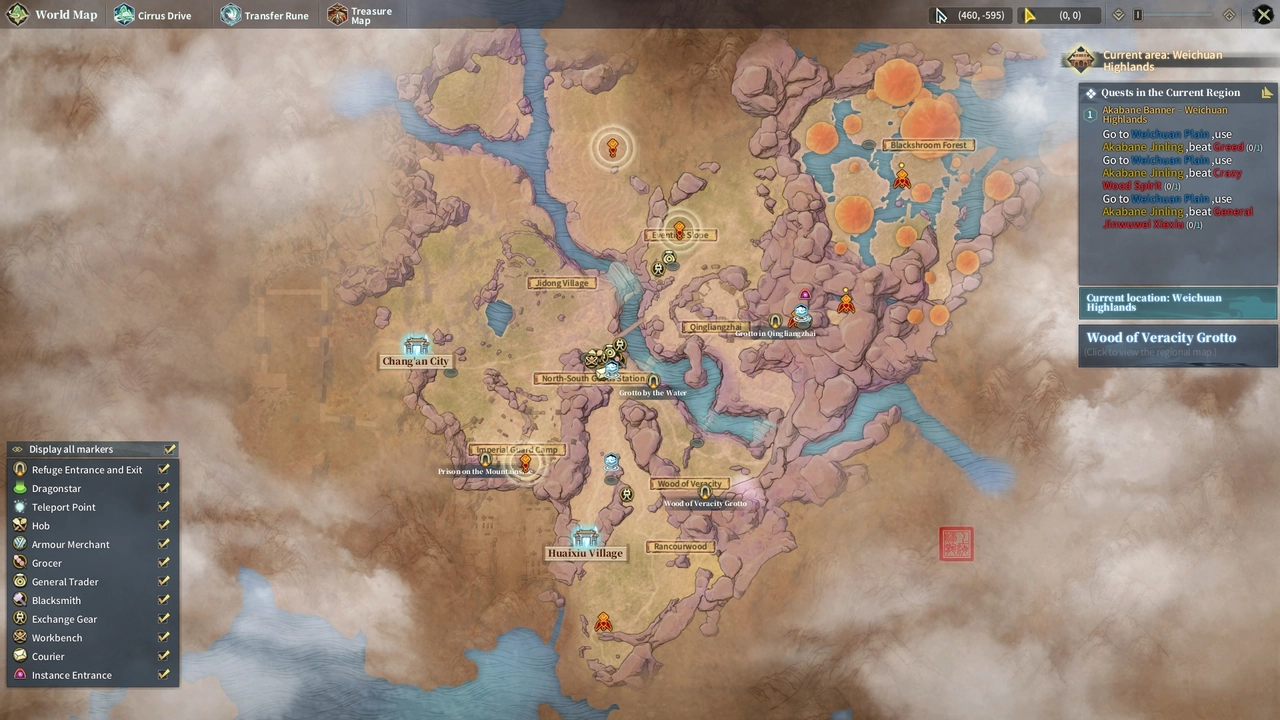Viewport: 1280px width, 720px height.
Task: Zoom in the map with the plus diamond
Action: [1229, 15]
